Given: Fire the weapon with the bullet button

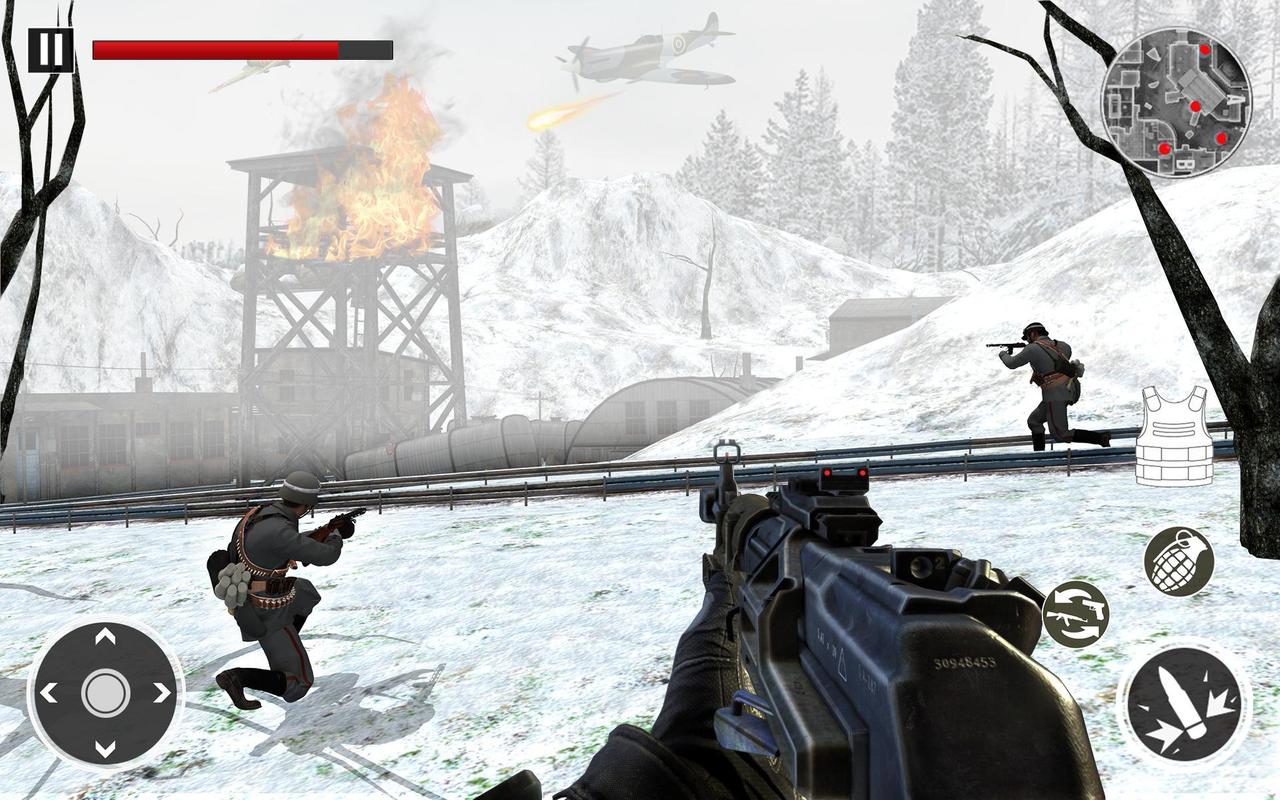Looking at the screenshot, I should 1184,705.
